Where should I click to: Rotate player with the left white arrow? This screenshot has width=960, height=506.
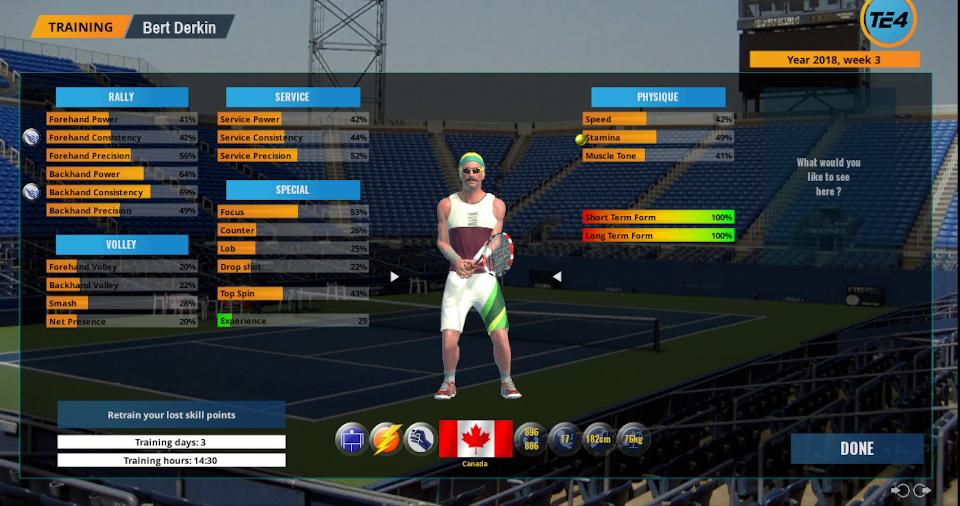pos(394,277)
